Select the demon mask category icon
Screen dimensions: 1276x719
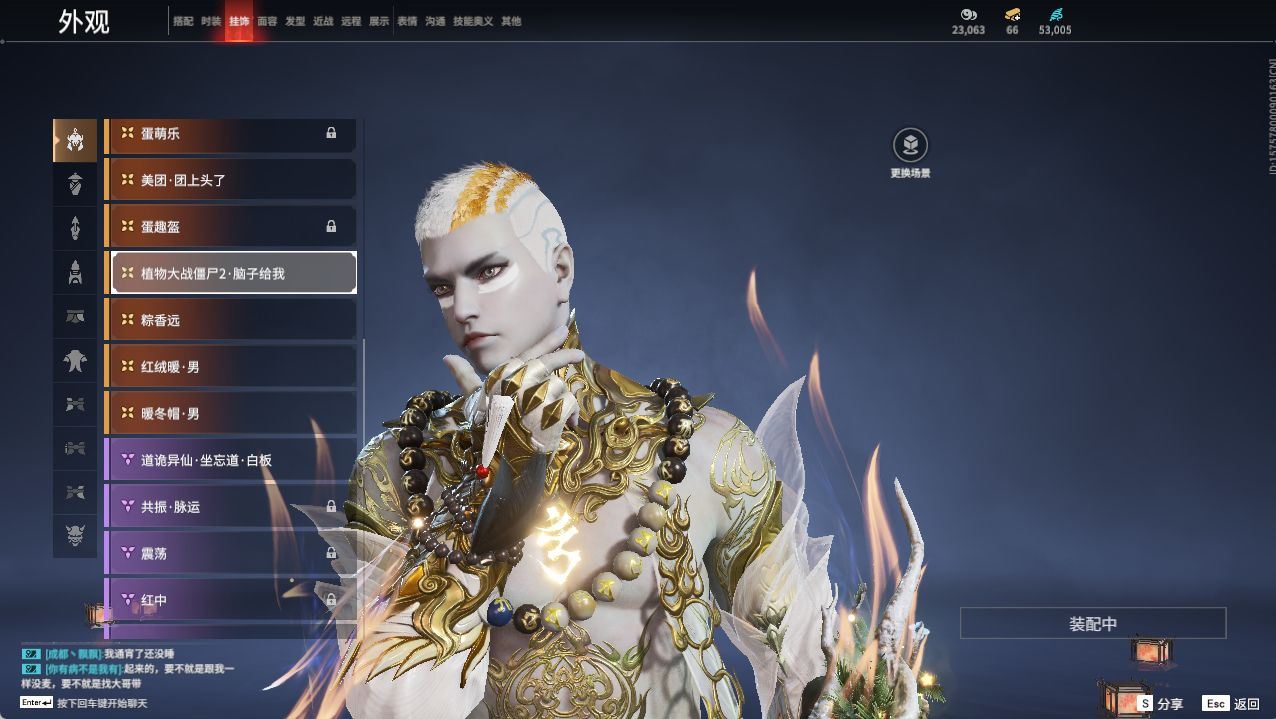tap(75, 537)
